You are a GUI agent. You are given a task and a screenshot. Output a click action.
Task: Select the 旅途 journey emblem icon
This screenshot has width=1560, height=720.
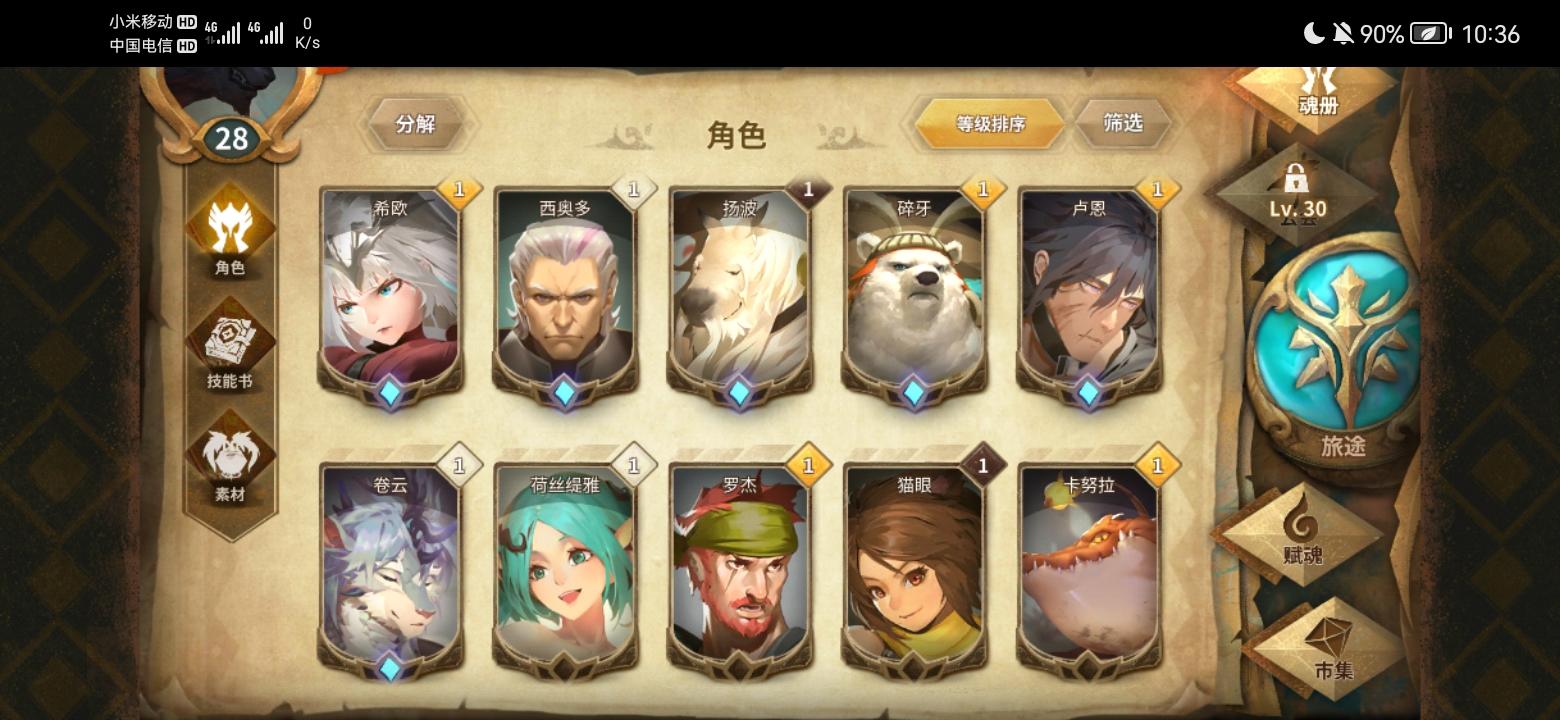click(x=1339, y=350)
